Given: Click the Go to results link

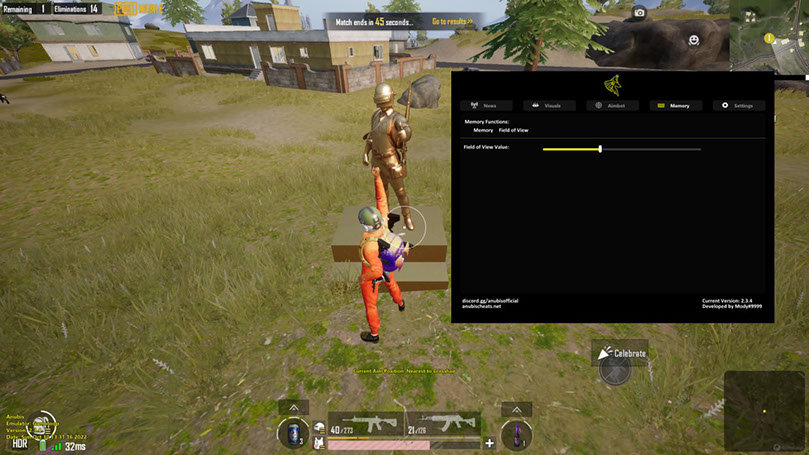Looking at the screenshot, I should tap(452, 21).
